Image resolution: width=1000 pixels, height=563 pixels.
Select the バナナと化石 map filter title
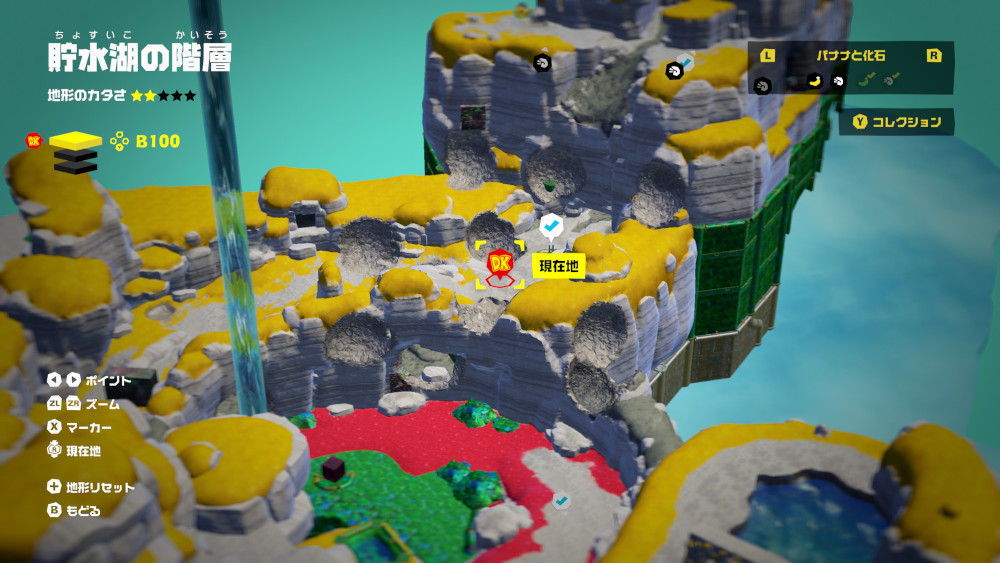850,56
